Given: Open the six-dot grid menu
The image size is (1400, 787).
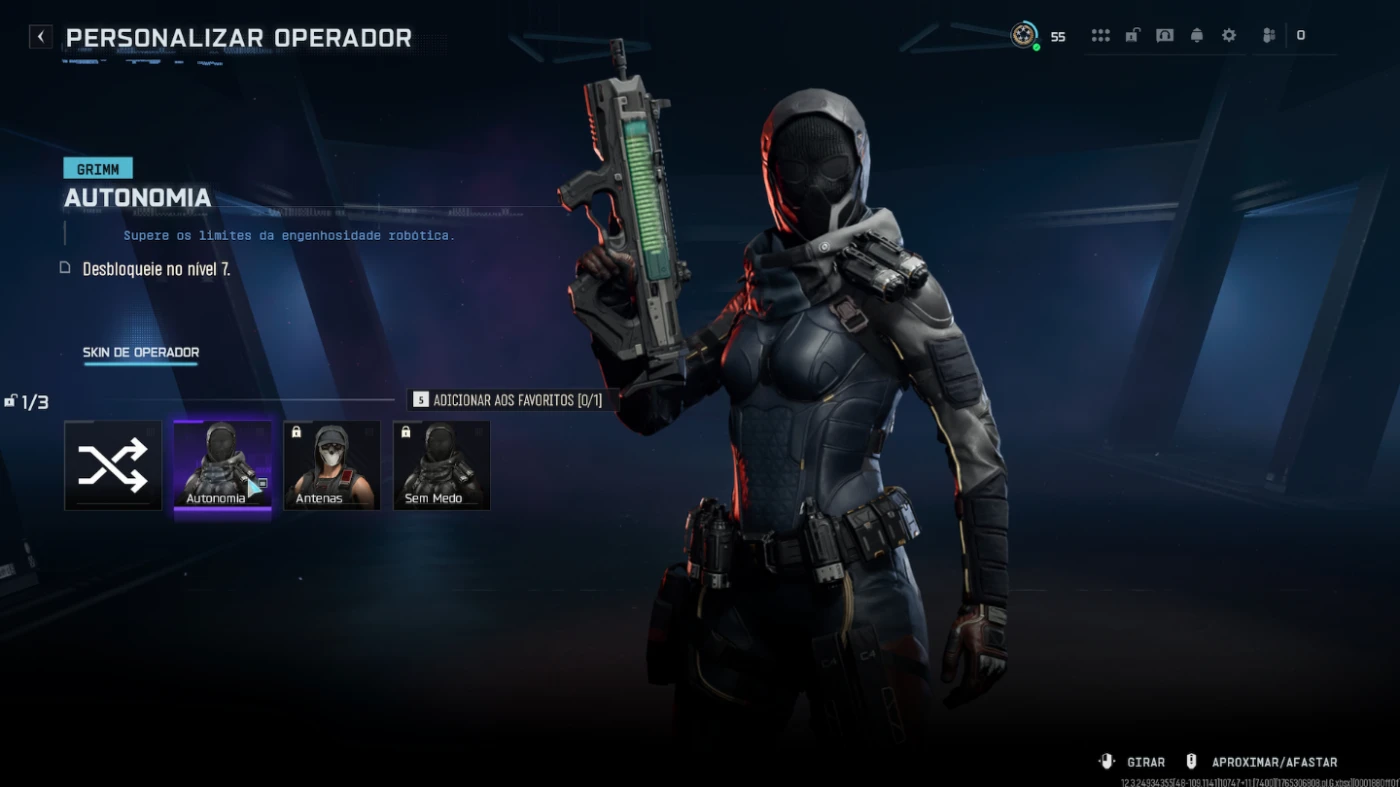Looking at the screenshot, I should 1101,36.
